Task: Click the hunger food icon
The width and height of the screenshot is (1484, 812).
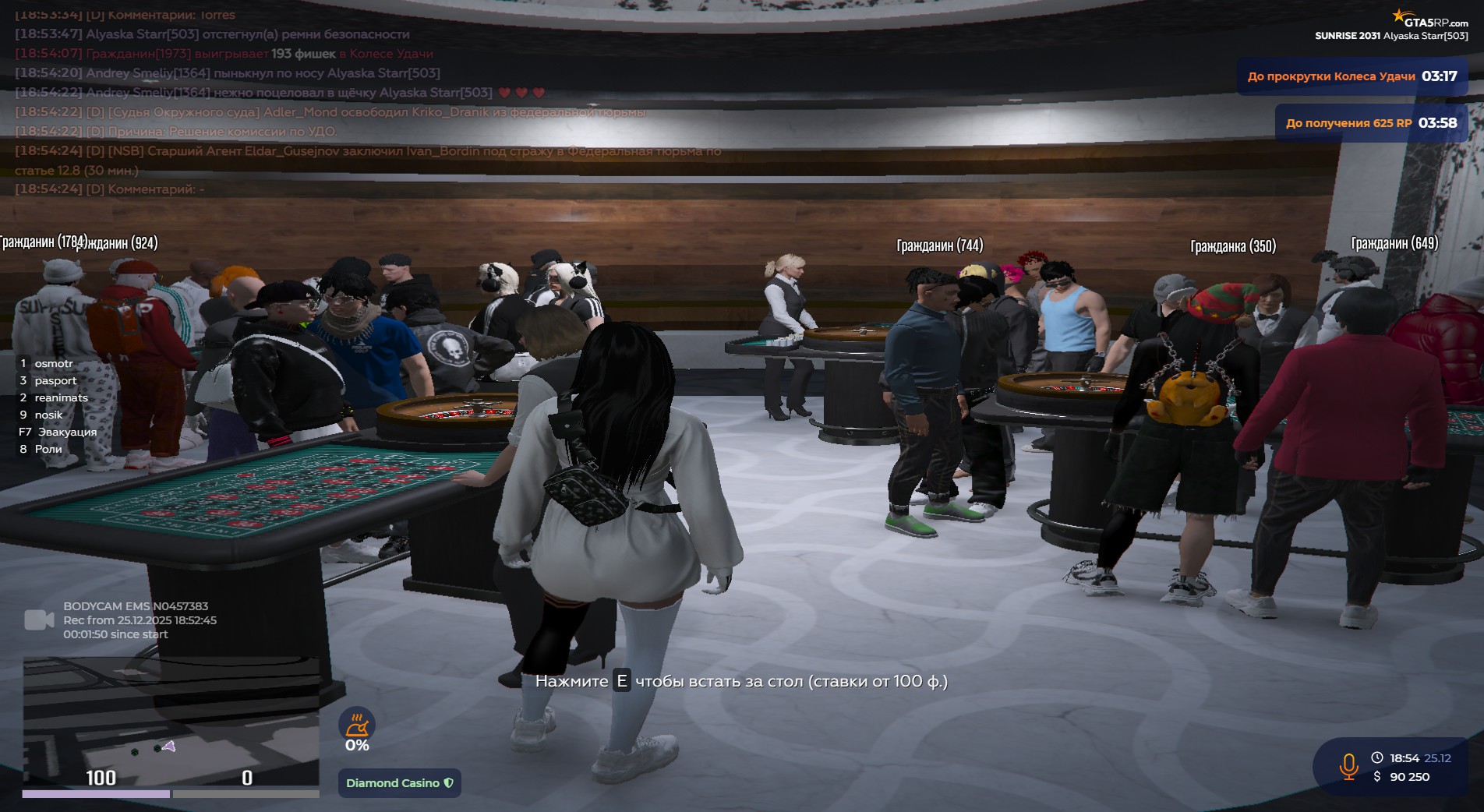Action: tap(357, 725)
